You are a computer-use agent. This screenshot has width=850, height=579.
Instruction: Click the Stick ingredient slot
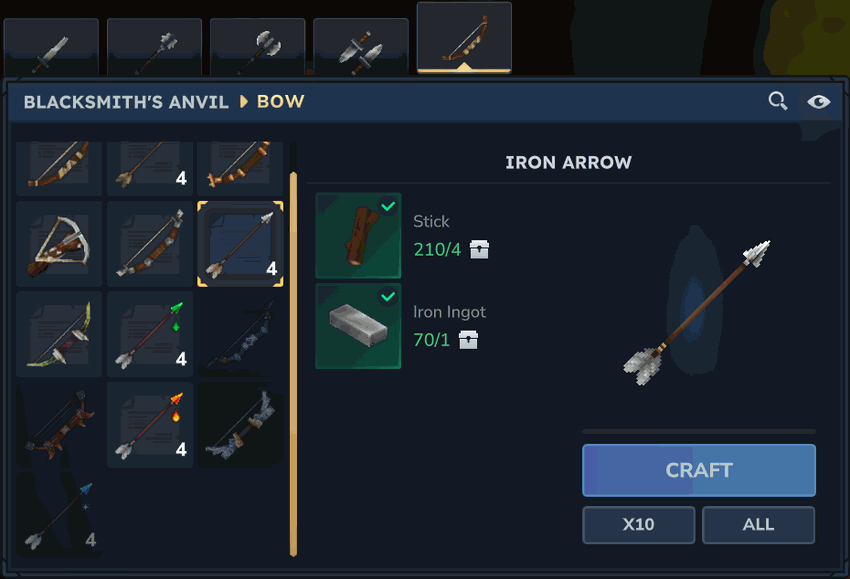(358, 236)
